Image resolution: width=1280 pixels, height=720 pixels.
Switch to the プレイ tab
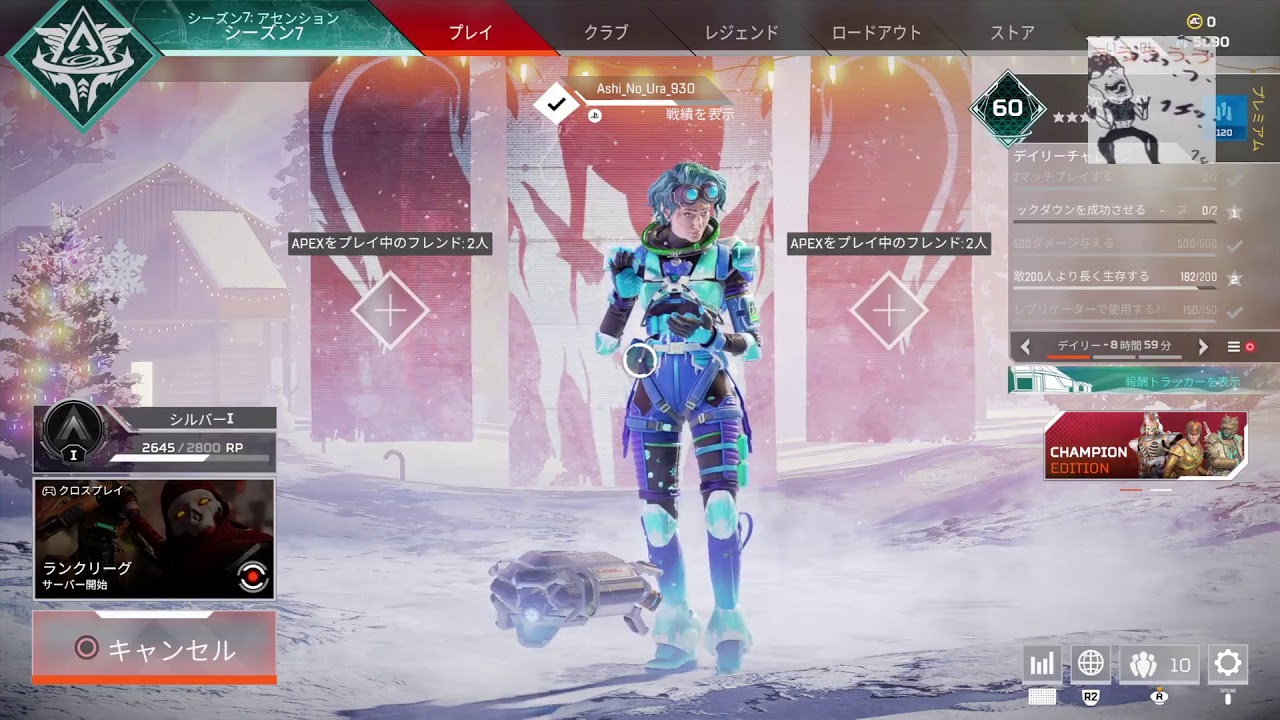tap(470, 32)
